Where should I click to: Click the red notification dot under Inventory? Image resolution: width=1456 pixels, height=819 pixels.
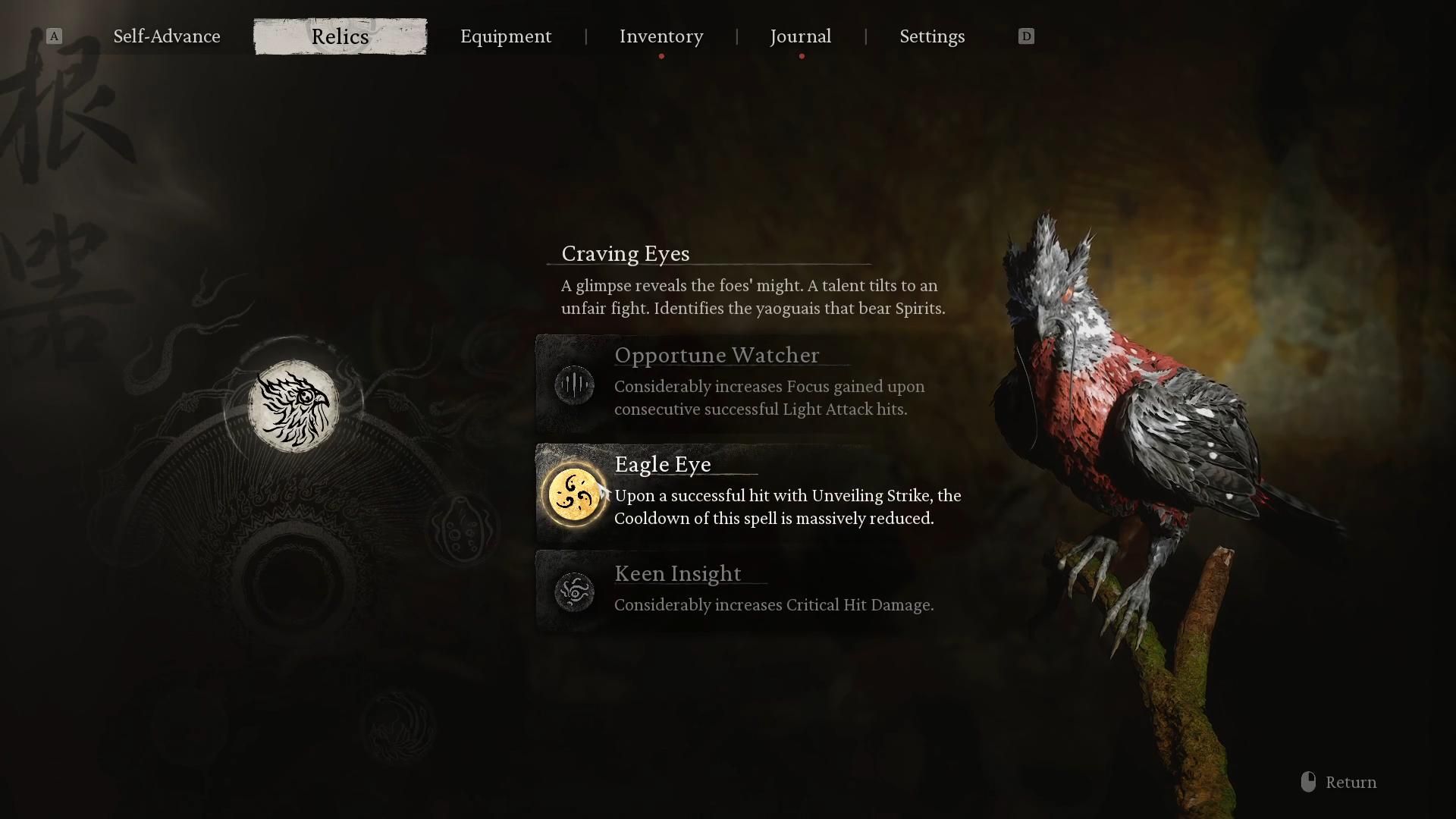661,55
